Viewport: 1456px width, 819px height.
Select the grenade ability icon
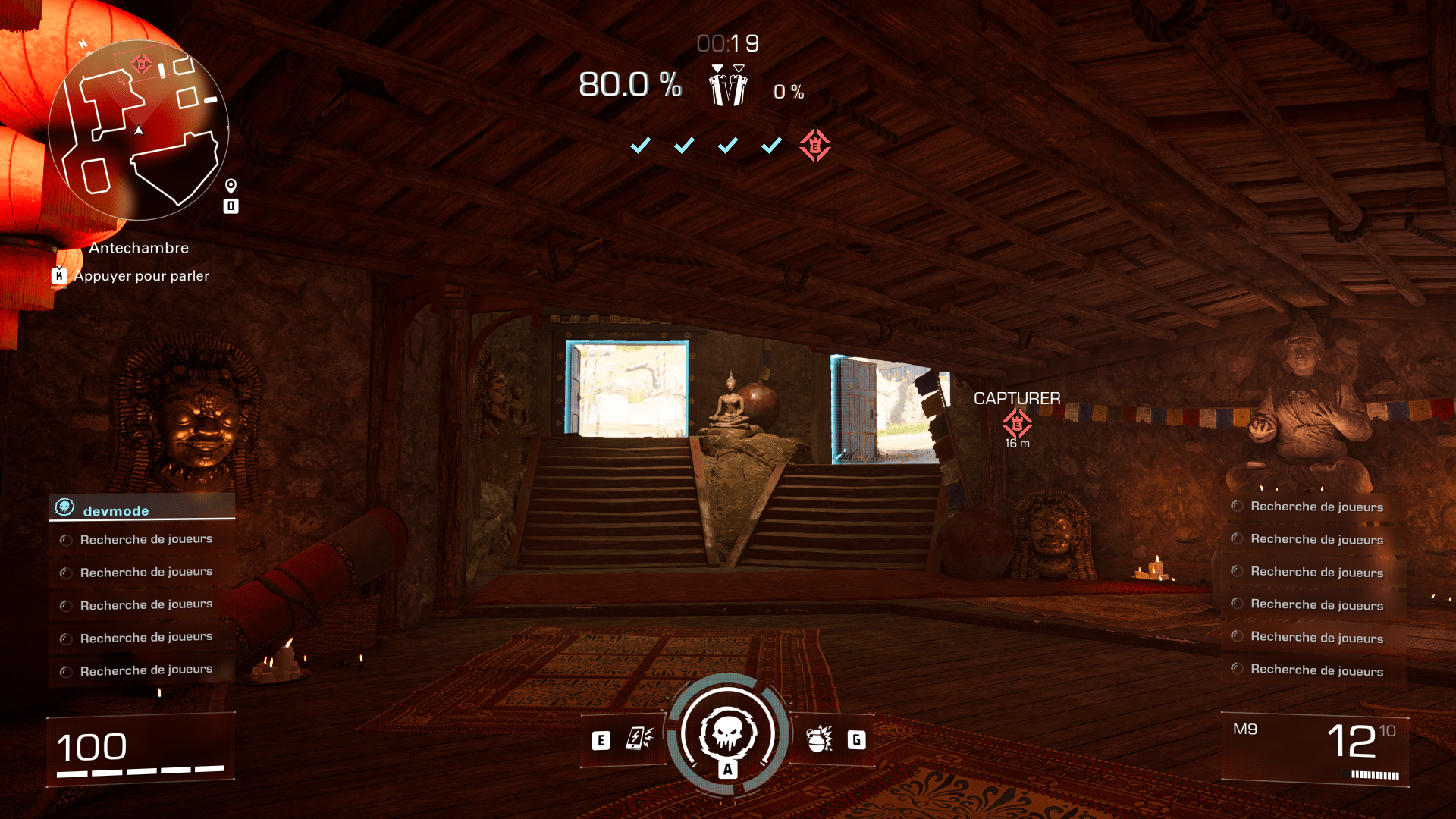point(820,739)
